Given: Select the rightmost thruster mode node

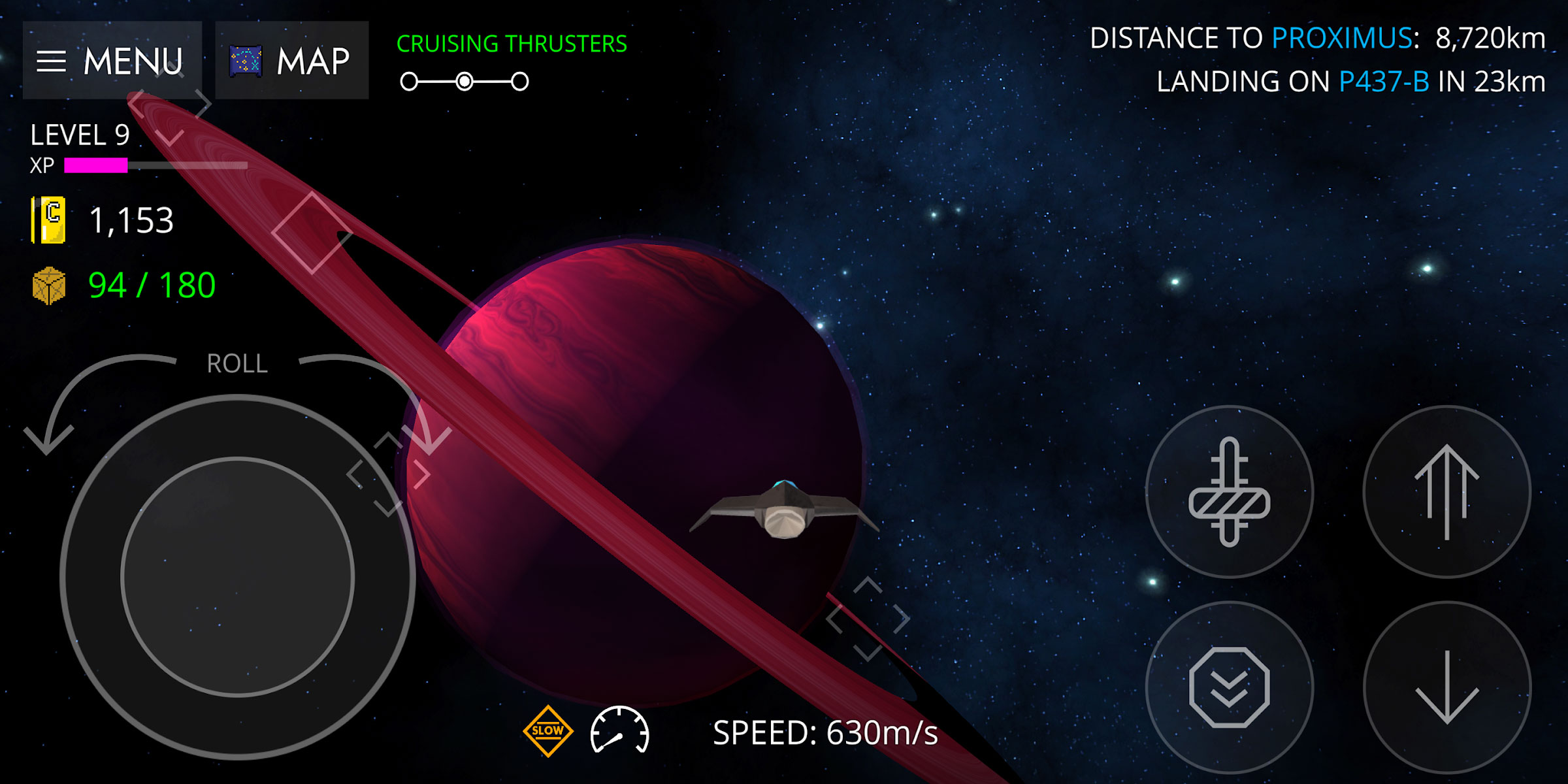Looking at the screenshot, I should point(520,82).
